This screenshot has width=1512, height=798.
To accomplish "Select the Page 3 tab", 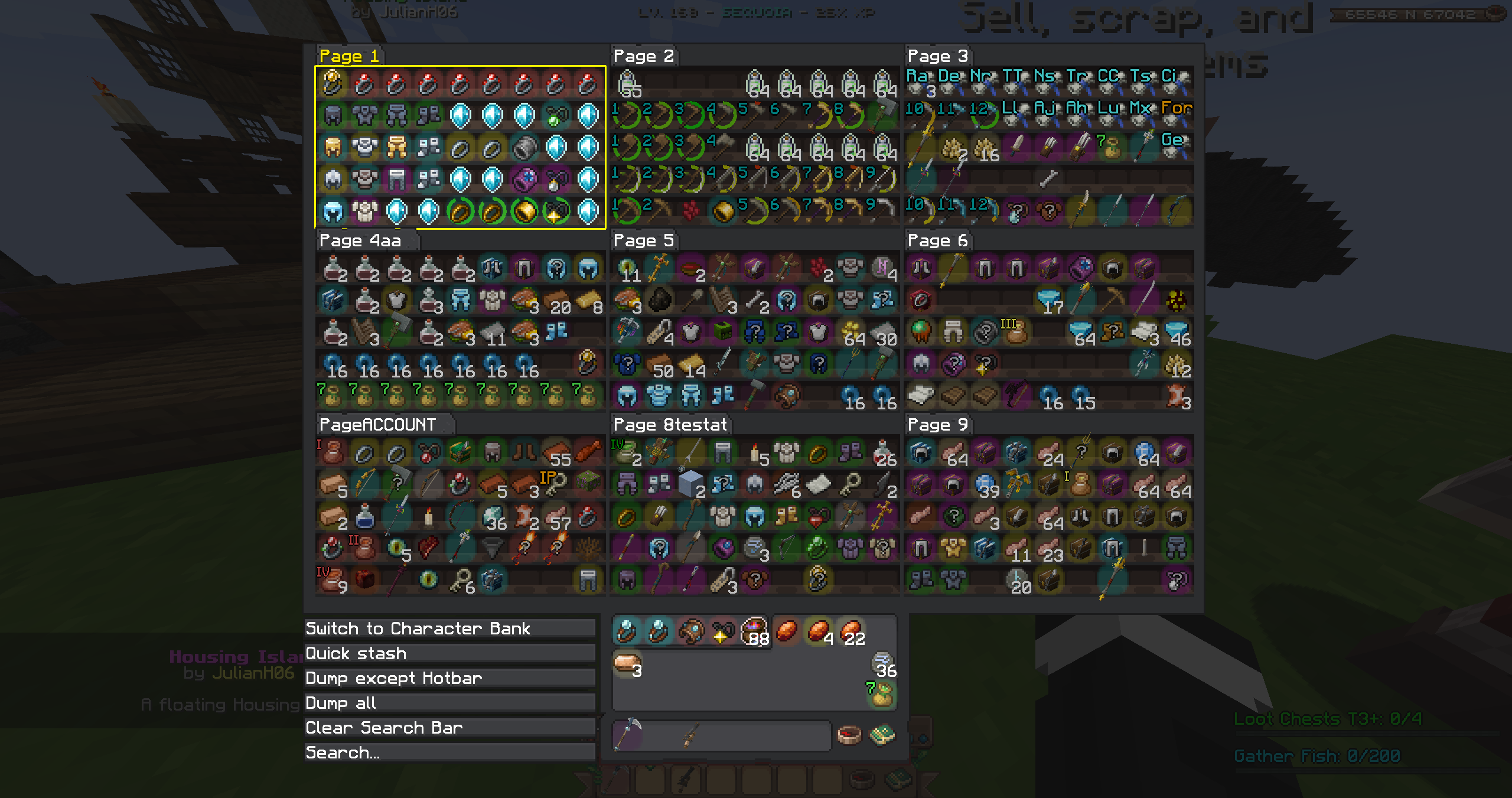I will click(x=937, y=56).
